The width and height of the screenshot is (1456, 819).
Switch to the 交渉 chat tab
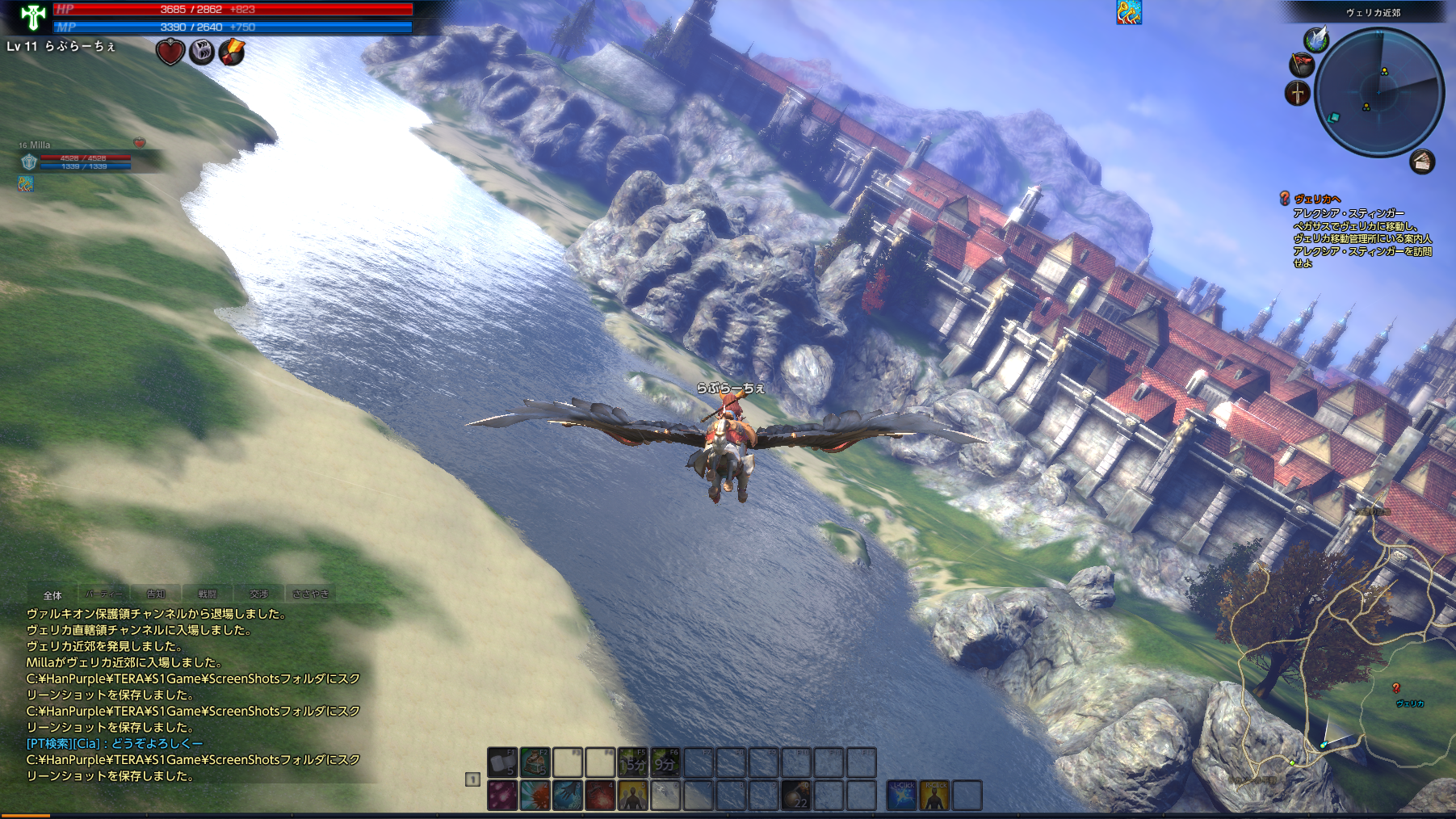pyautogui.click(x=258, y=594)
